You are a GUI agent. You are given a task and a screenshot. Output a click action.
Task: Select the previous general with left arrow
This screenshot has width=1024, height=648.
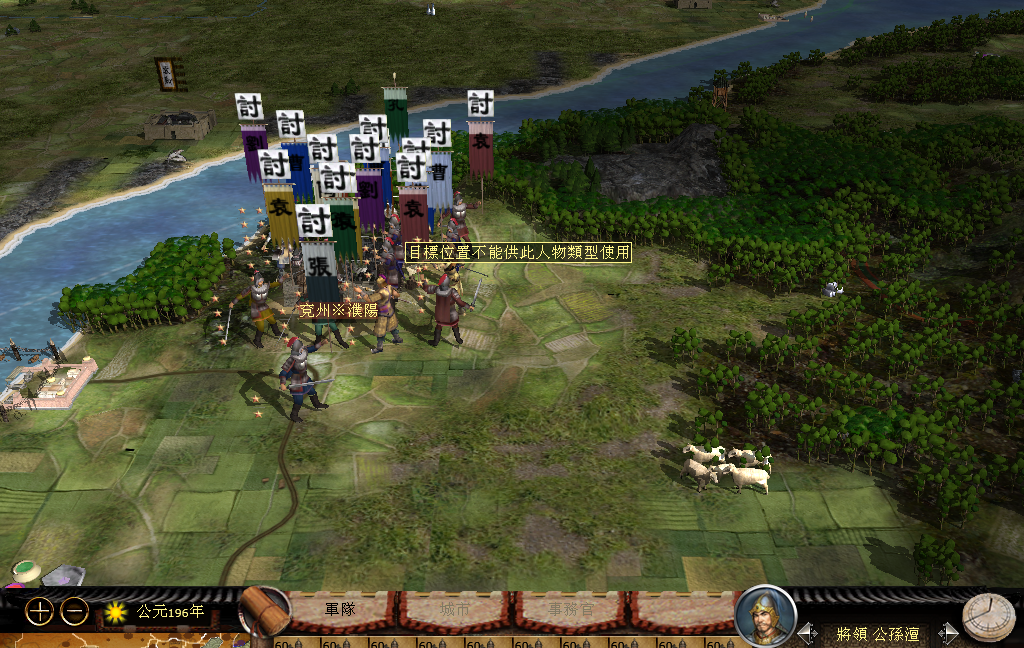click(808, 633)
